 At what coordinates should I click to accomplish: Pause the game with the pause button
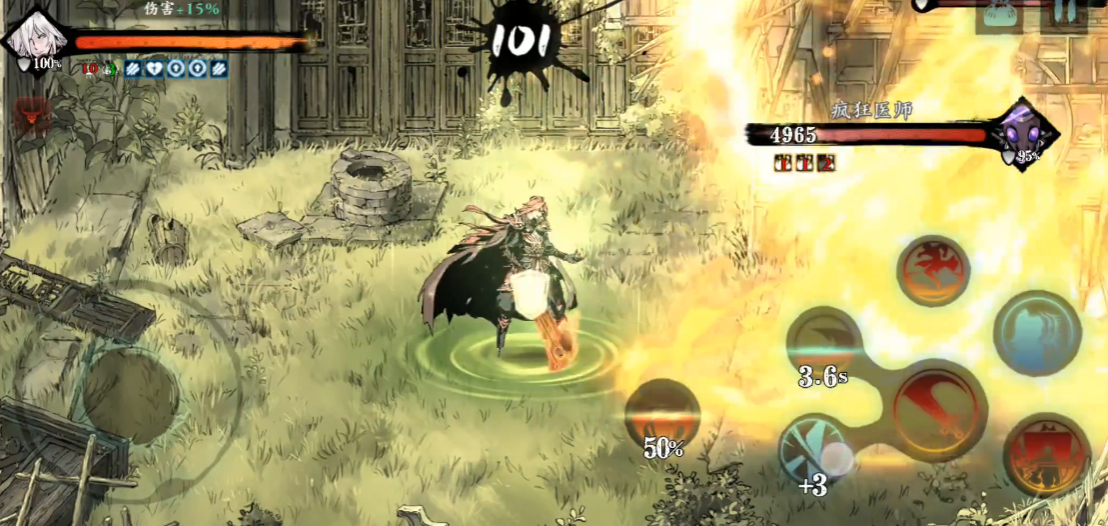click(1063, 14)
